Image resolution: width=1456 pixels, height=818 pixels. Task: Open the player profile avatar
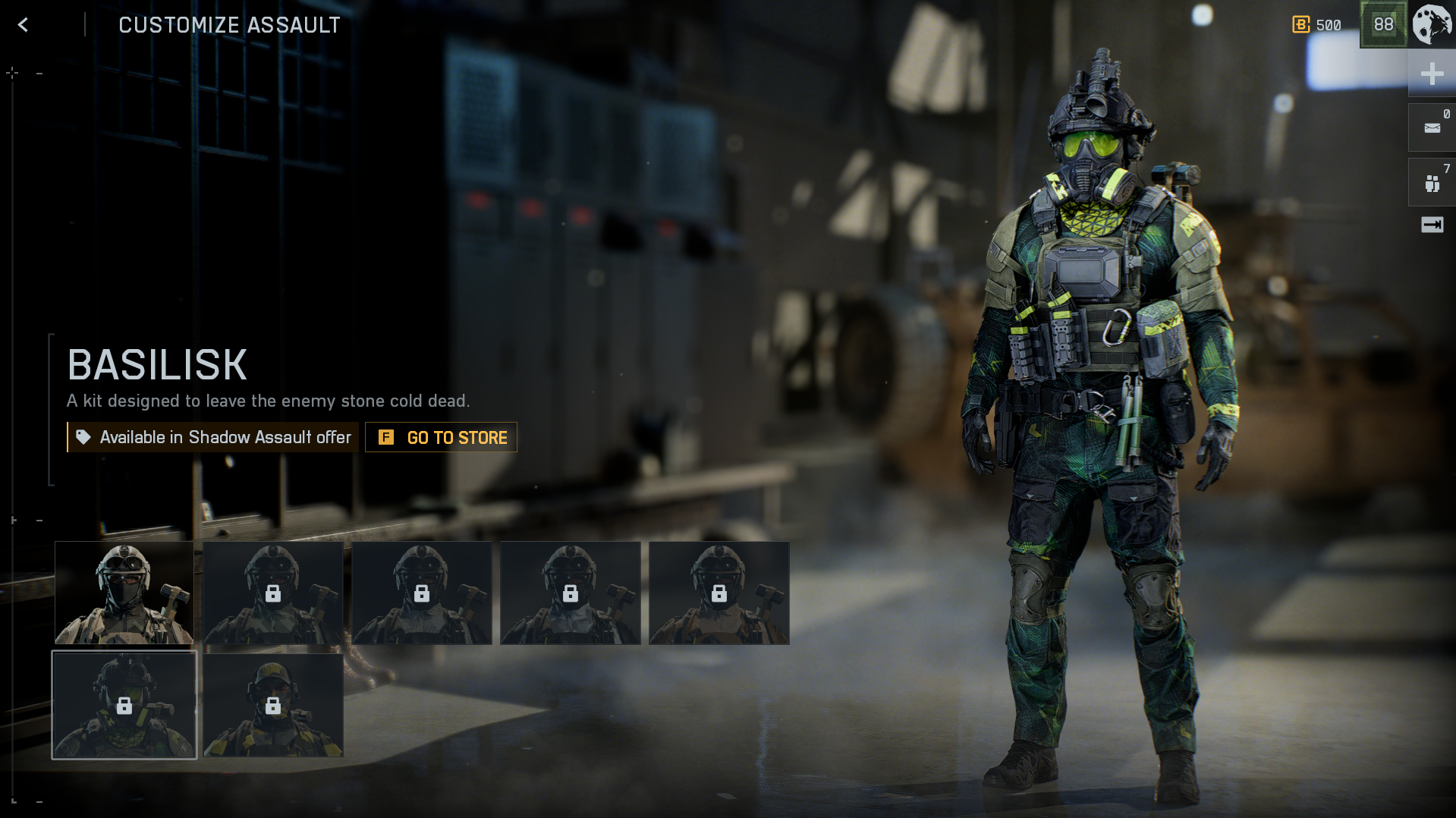point(1432,24)
